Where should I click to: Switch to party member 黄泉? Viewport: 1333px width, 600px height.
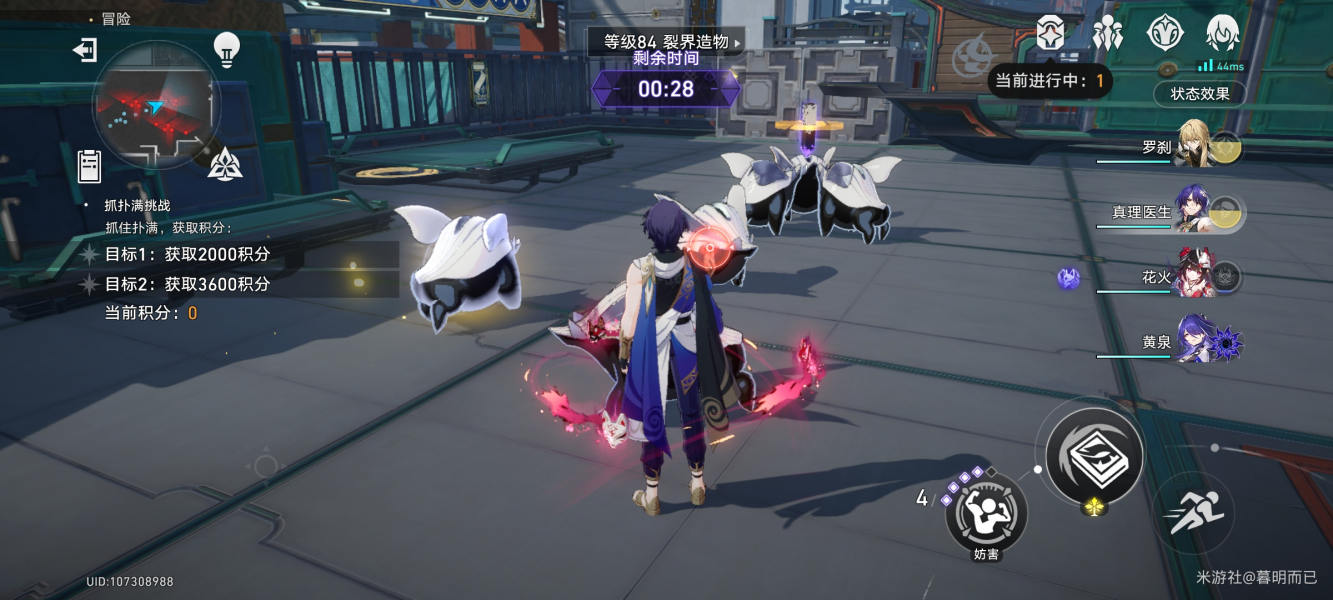tap(1193, 341)
